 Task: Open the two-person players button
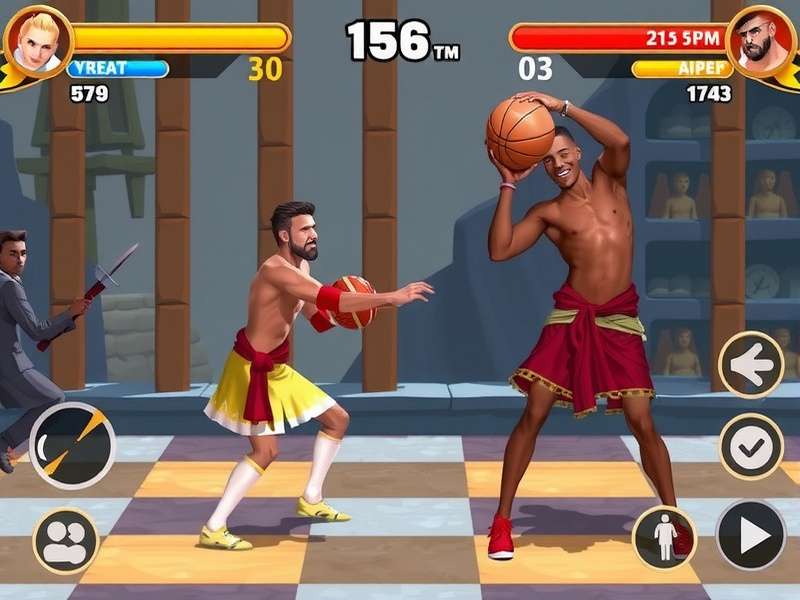(x=66, y=541)
